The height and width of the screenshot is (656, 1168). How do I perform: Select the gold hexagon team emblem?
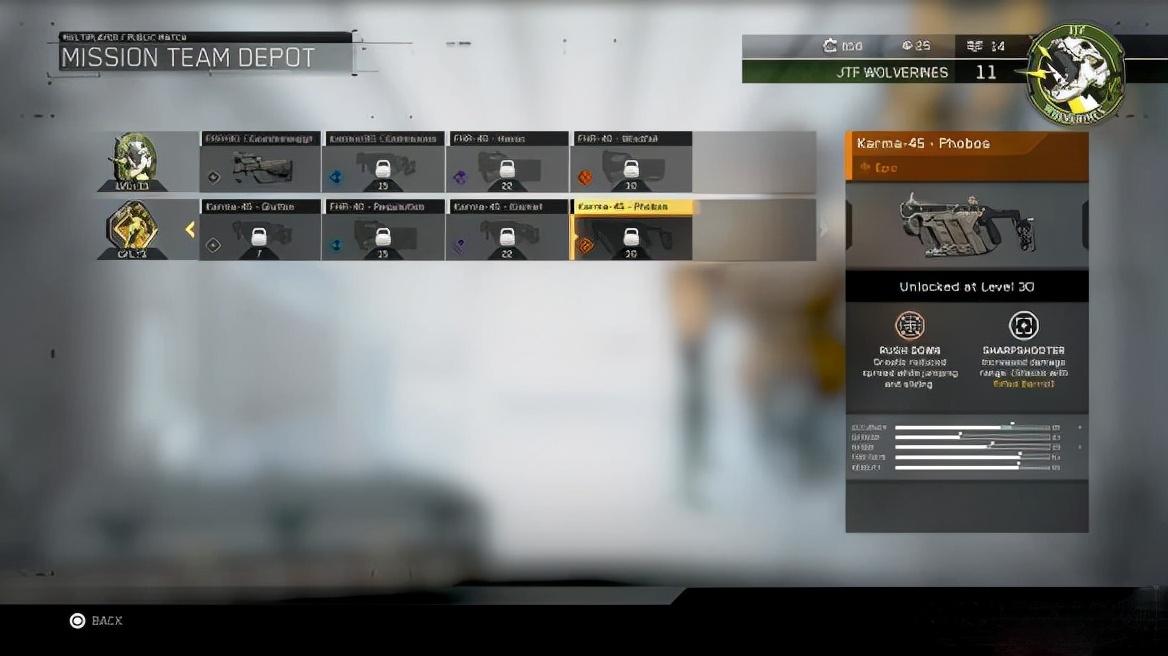(133, 229)
